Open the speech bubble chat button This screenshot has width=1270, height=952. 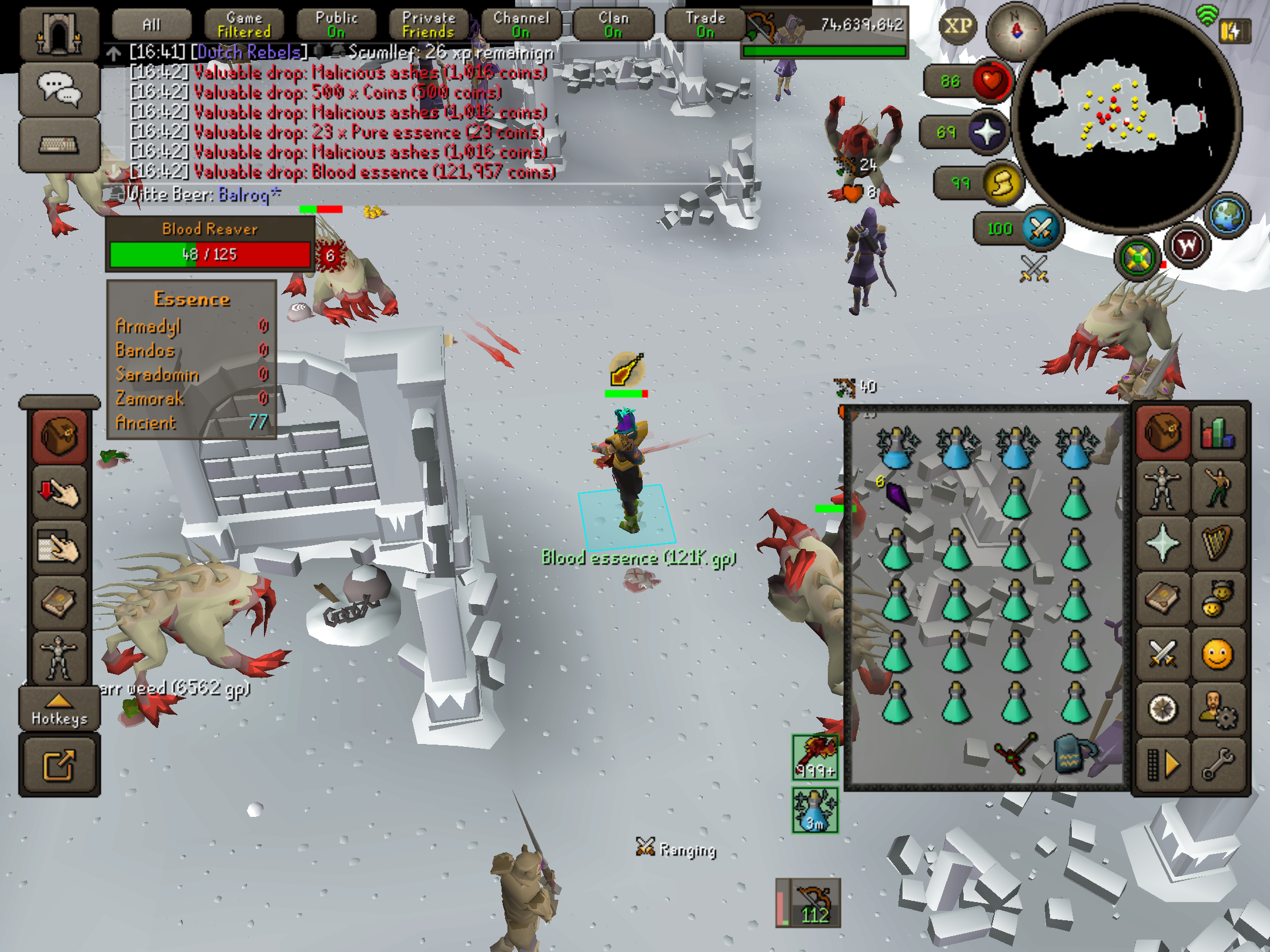click(59, 89)
